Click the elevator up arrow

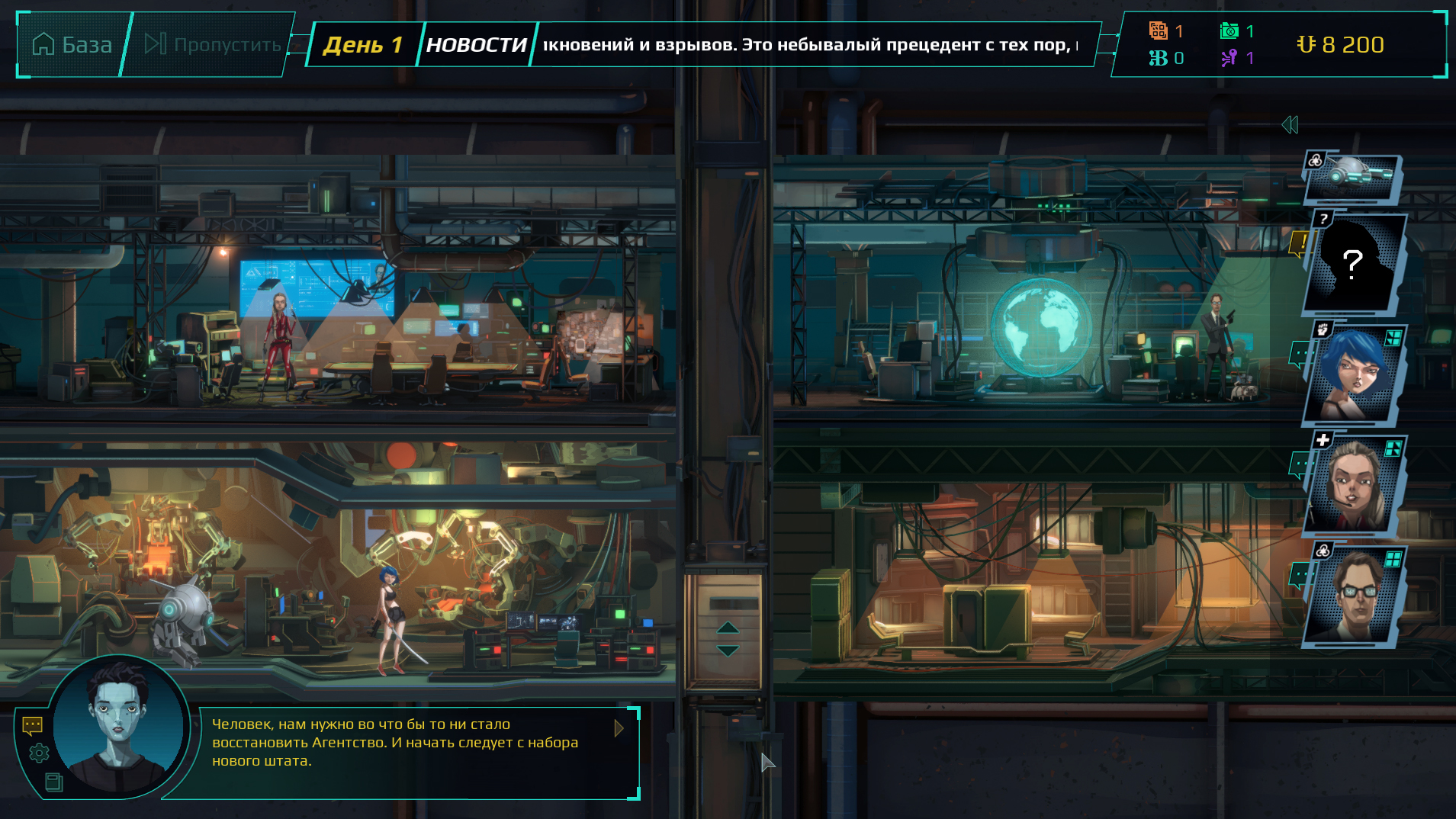(x=728, y=628)
